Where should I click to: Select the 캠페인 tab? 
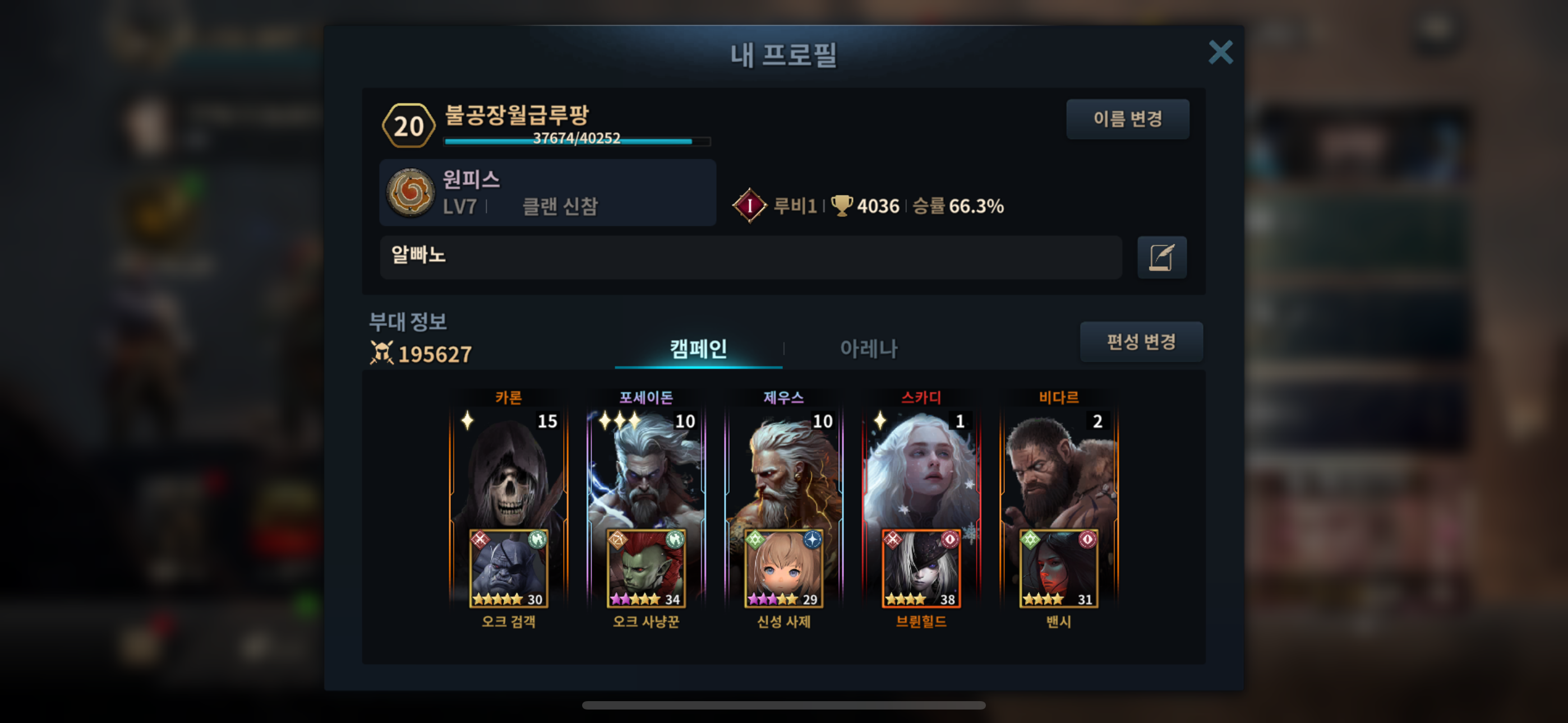pos(698,349)
